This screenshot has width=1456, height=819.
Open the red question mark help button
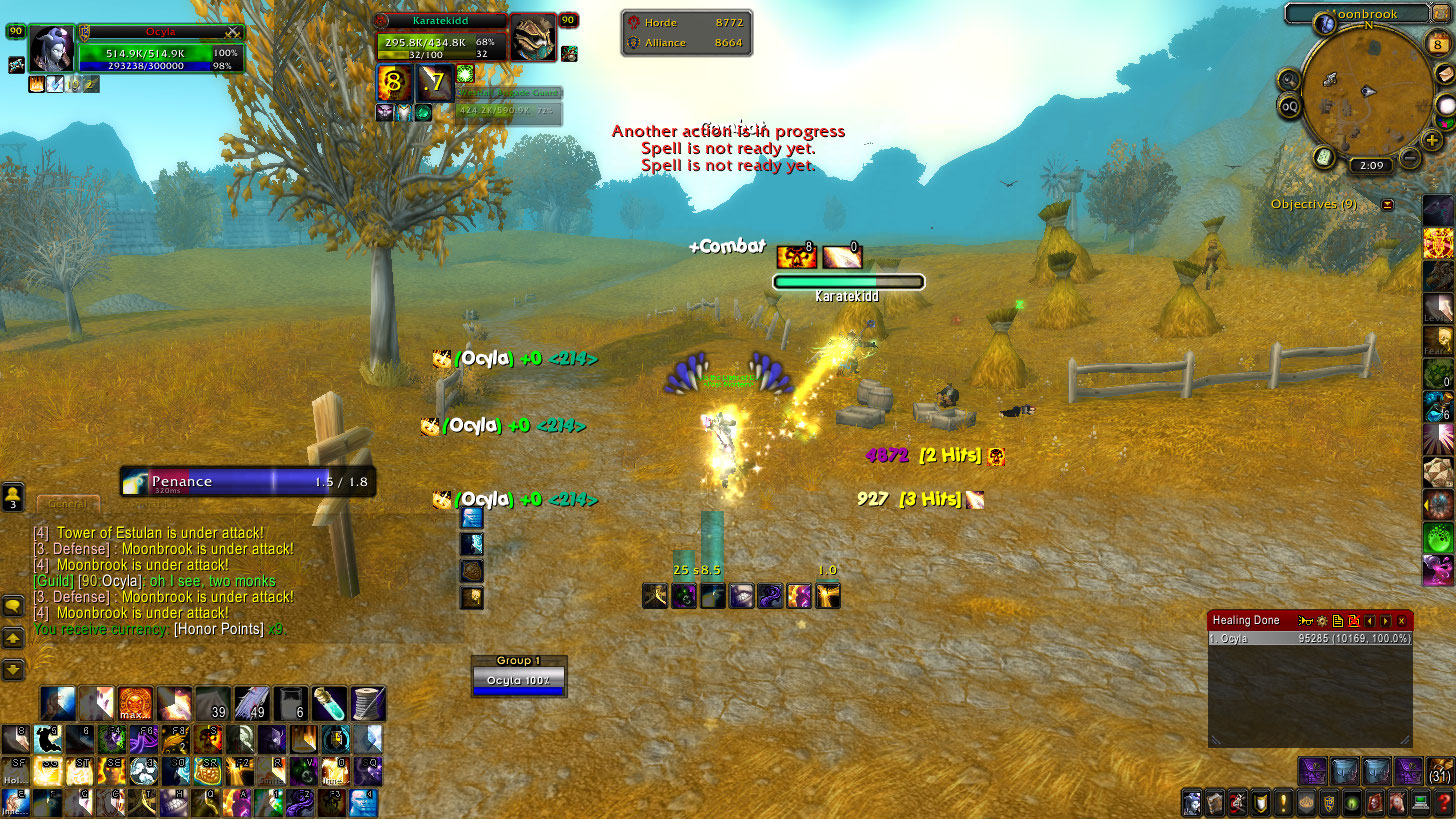pyautogui.click(x=1445, y=802)
